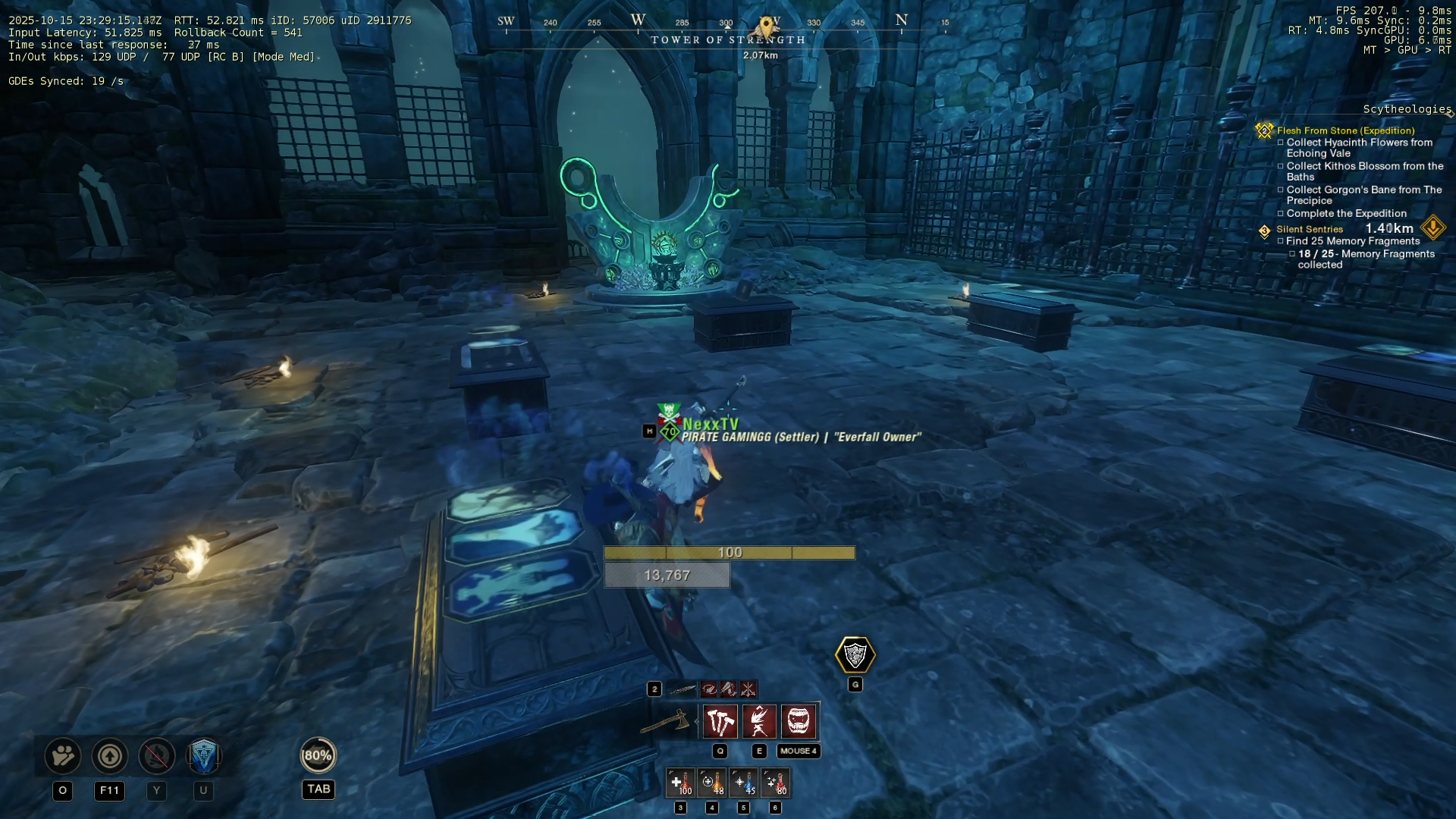Viewport: 1456px width, 819px height.
Task: Use the red potion with 80 count
Action: click(x=775, y=783)
